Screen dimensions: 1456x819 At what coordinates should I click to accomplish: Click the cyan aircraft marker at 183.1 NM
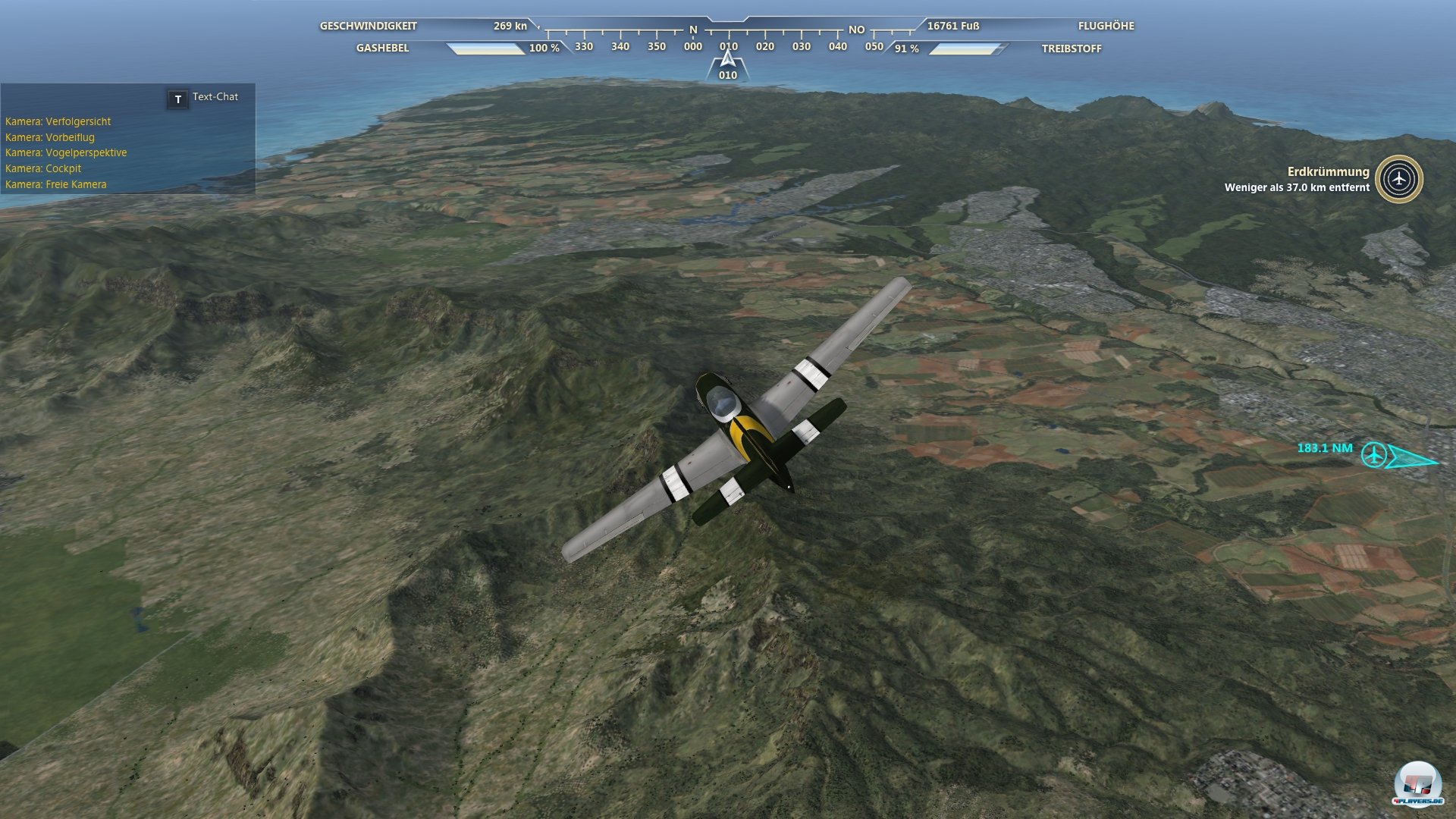(x=1373, y=455)
